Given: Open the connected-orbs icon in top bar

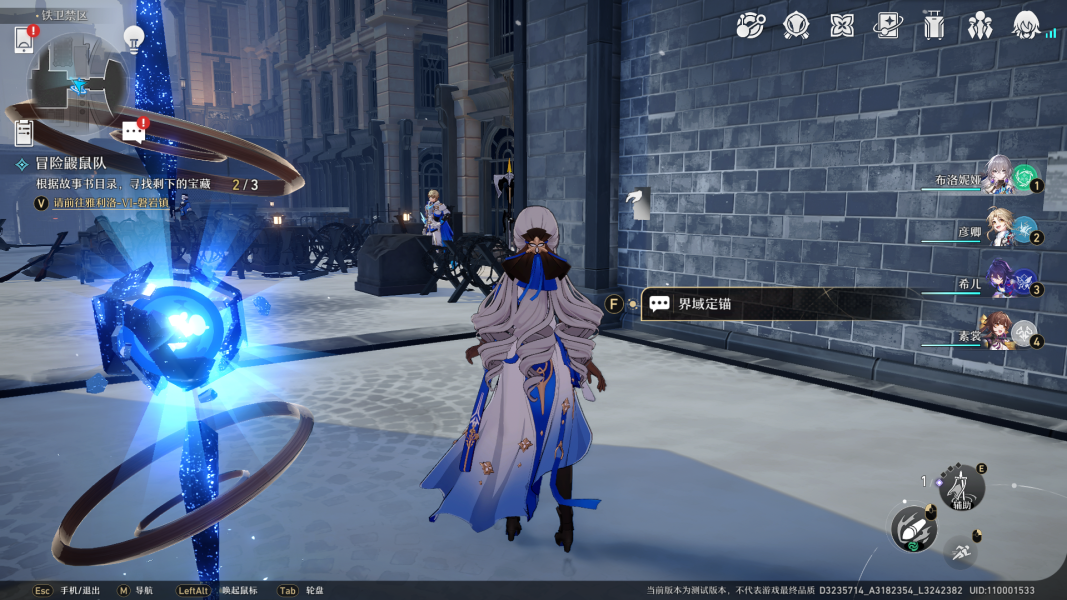Looking at the screenshot, I should [750, 25].
